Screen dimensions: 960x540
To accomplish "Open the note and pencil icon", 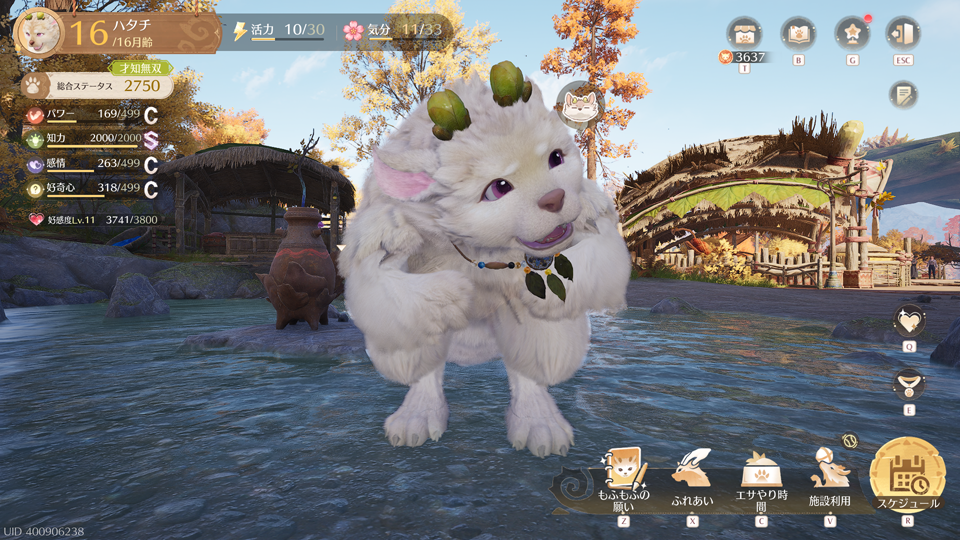I will point(903,95).
